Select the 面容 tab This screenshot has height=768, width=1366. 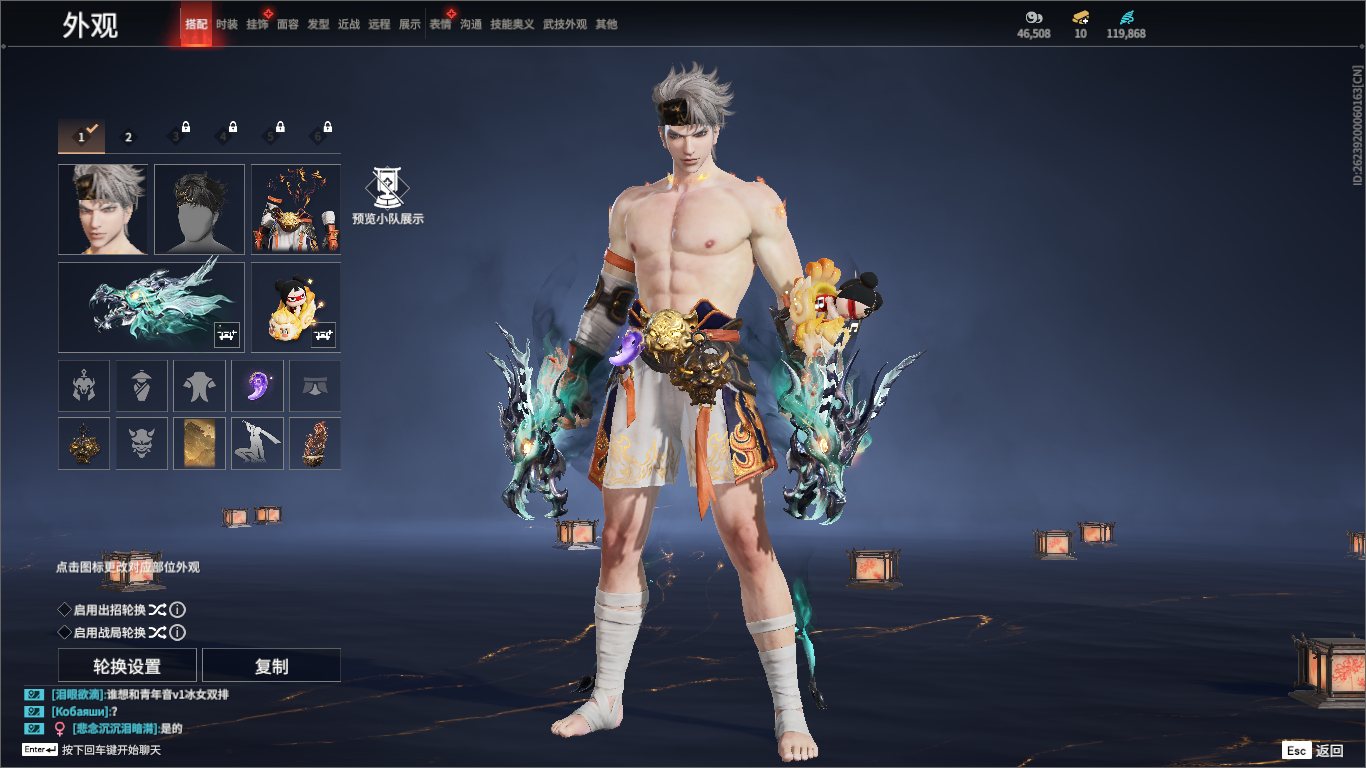pyautogui.click(x=288, y=24)
